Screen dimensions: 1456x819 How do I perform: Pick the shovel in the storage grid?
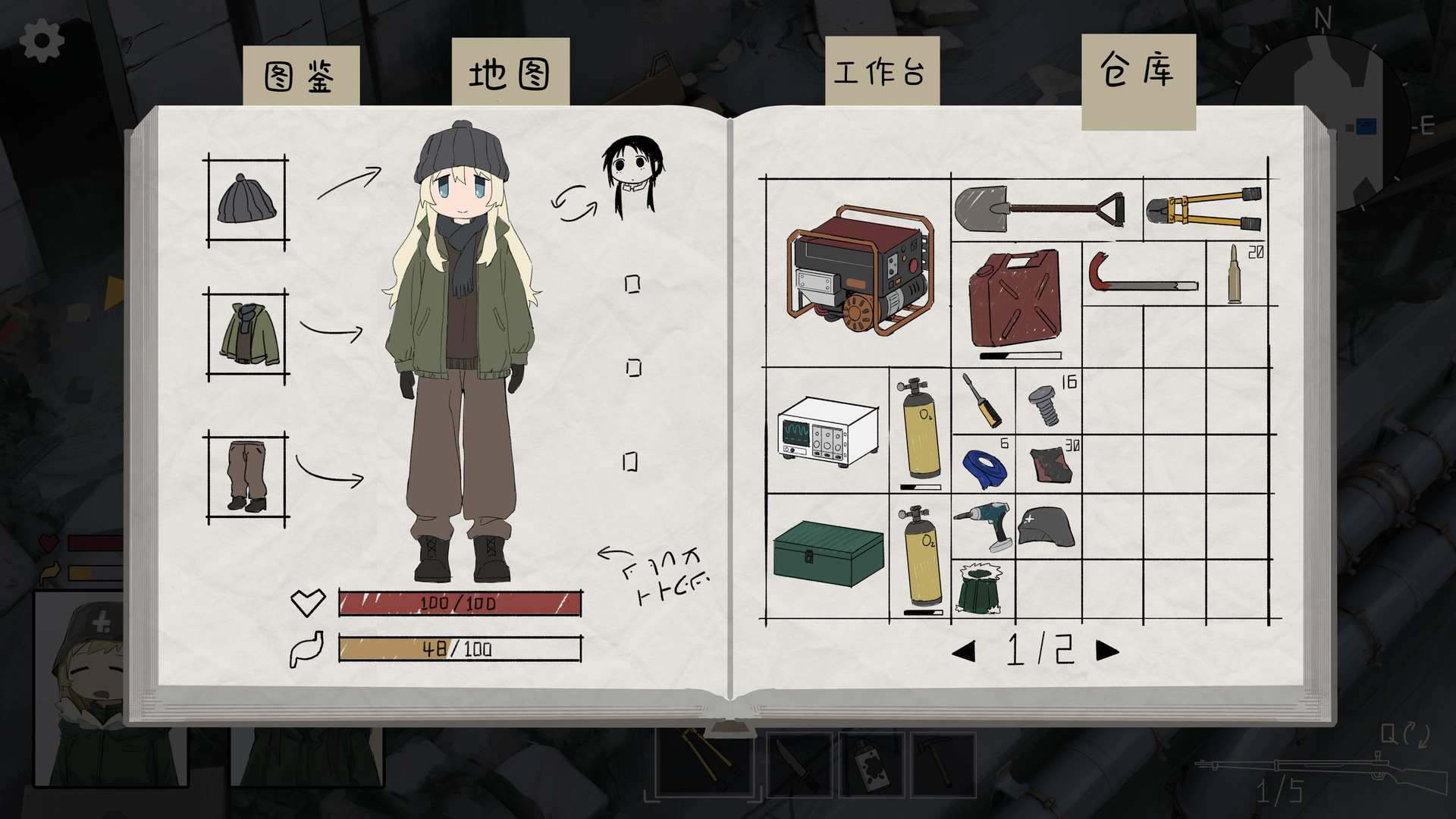point(1040,209)
